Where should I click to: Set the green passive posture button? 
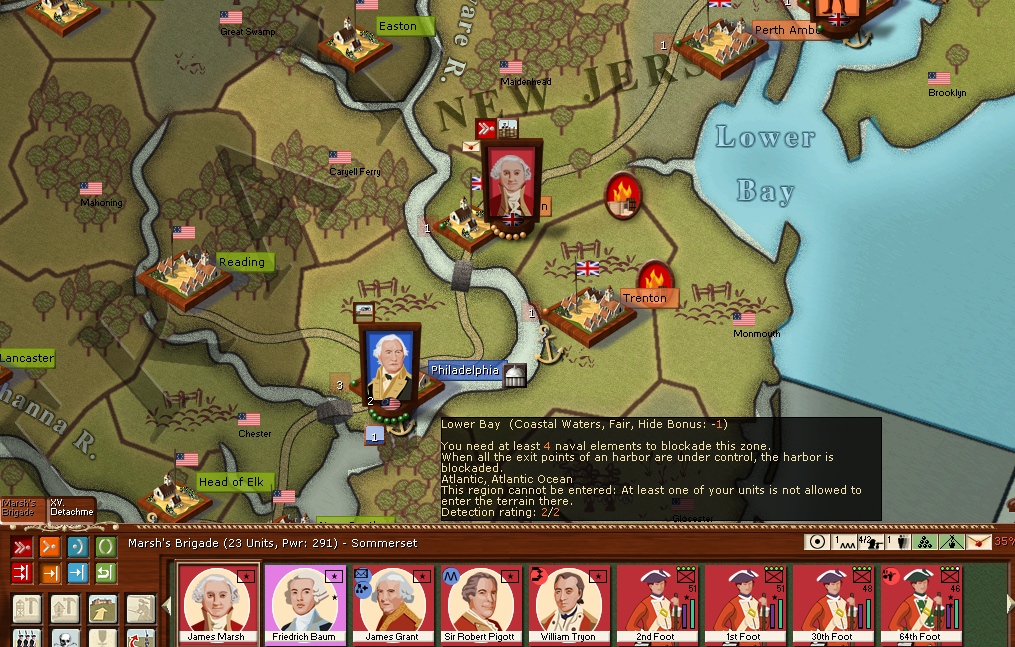tap(105, 547)
